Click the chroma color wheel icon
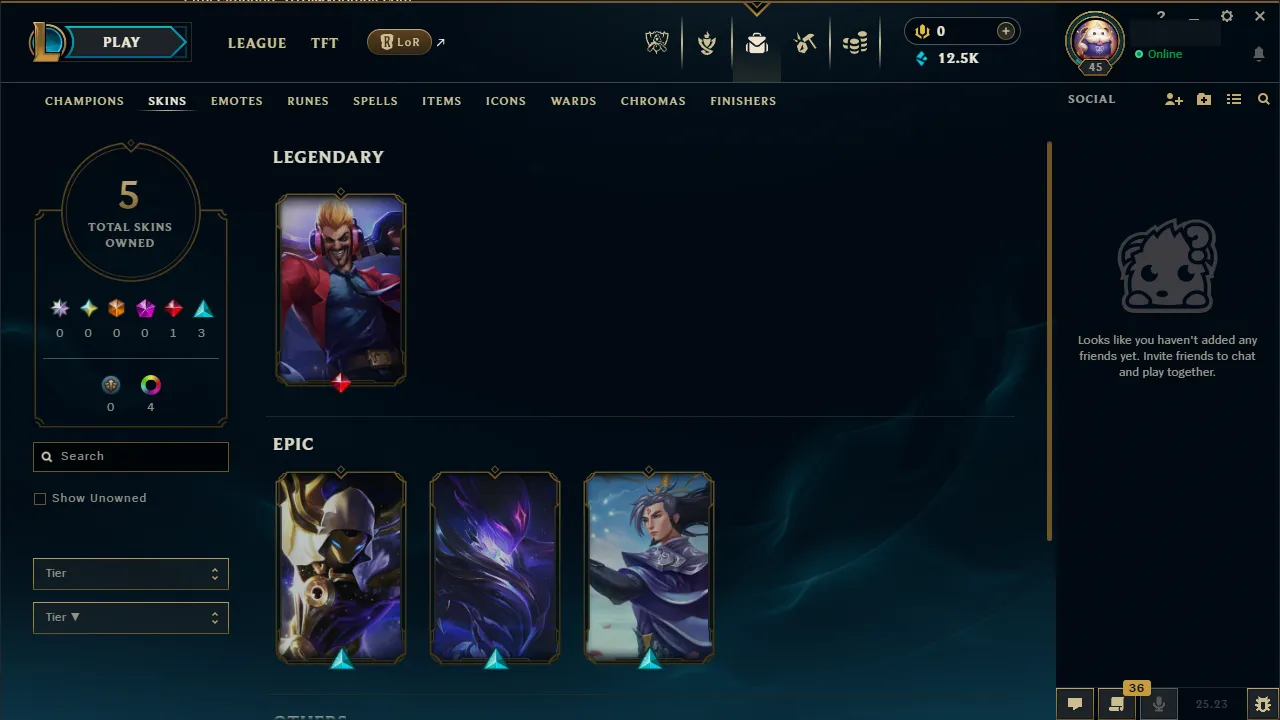The width and height of the screenshot is (1280, 720). tap(150, 384)
